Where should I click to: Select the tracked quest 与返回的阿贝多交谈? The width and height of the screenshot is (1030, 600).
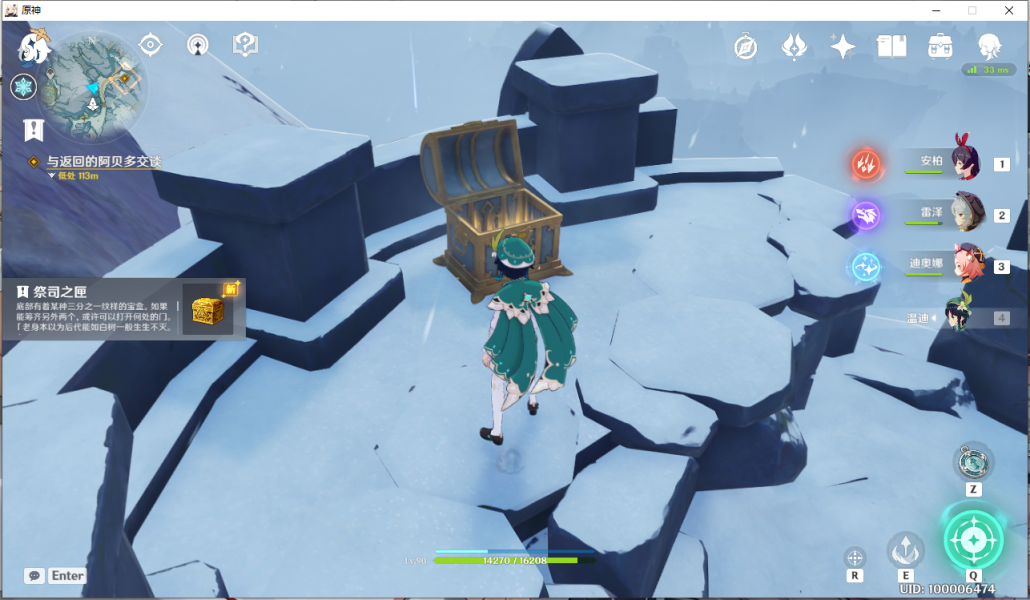tap(103, 161)
